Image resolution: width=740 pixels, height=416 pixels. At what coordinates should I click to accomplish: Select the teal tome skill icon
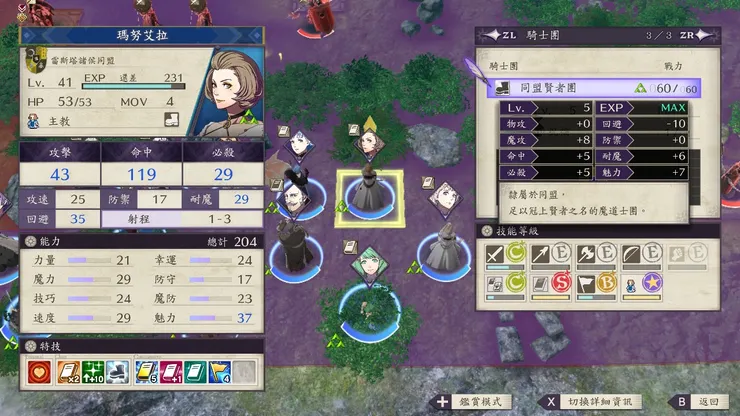click(x=197, y=372)
